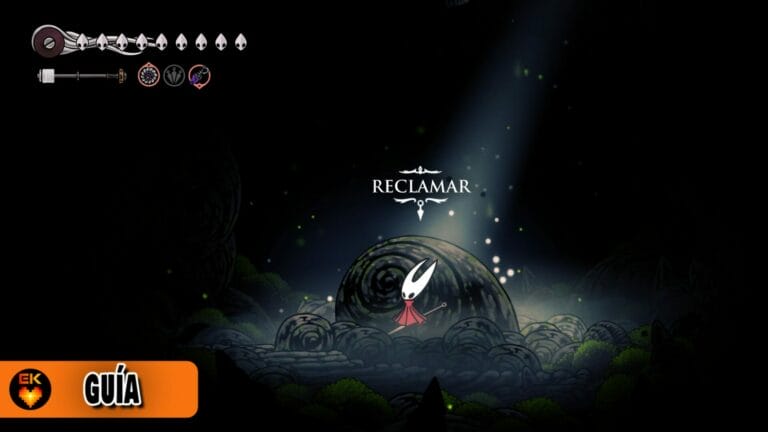768x432 pixels.
Task: Select the grey triple-blade tool icon
Action: coord(175,75)
